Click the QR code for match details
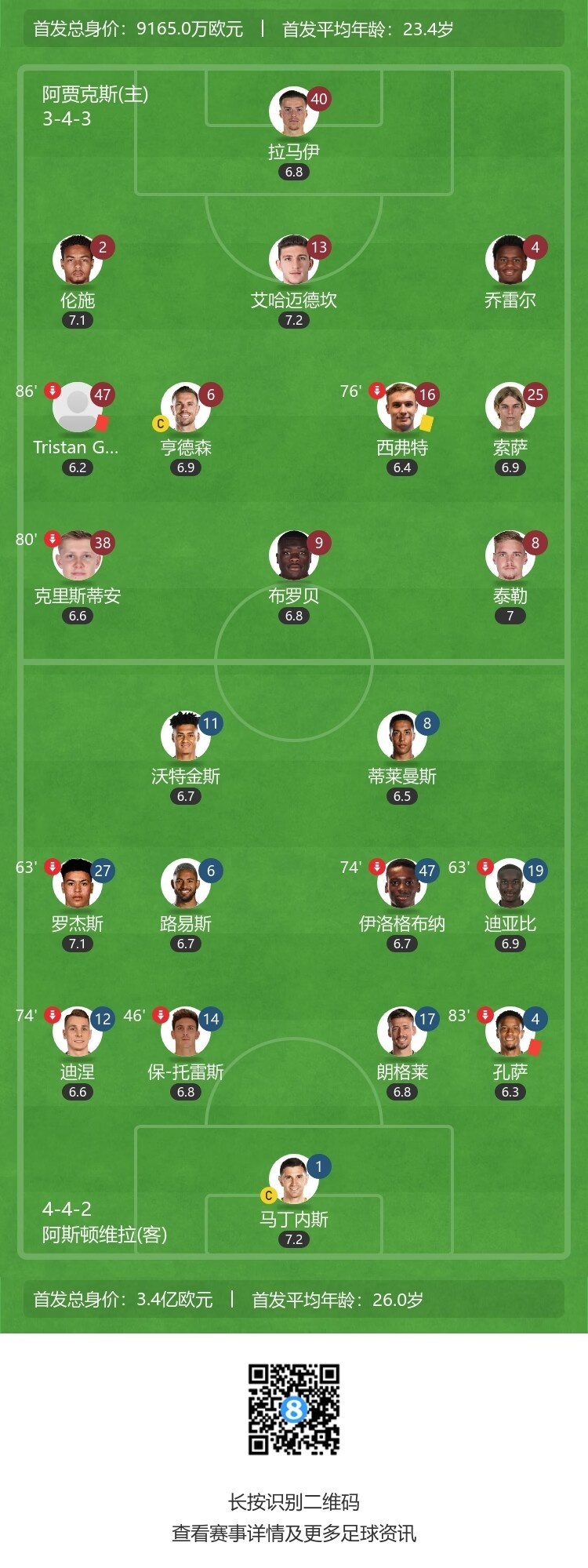Image resolution: width=588 pixels, height=1568 pixels. click(x=294, y=1409)
